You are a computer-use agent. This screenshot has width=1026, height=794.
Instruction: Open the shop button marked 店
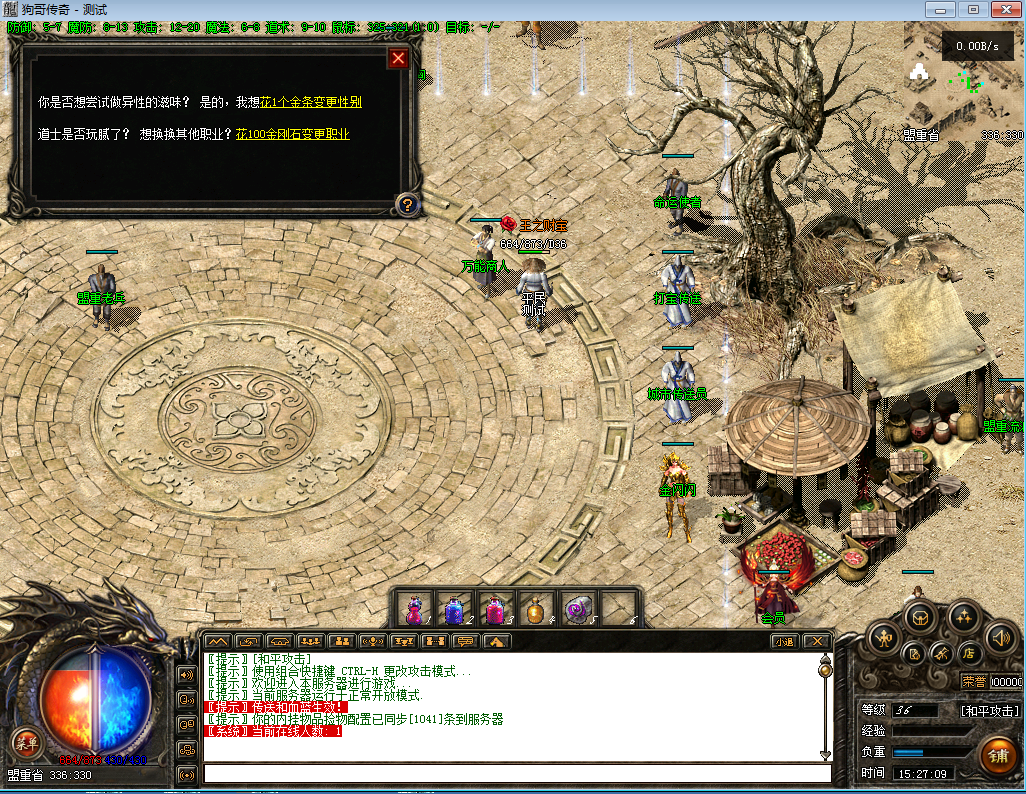tap(968, 653)
